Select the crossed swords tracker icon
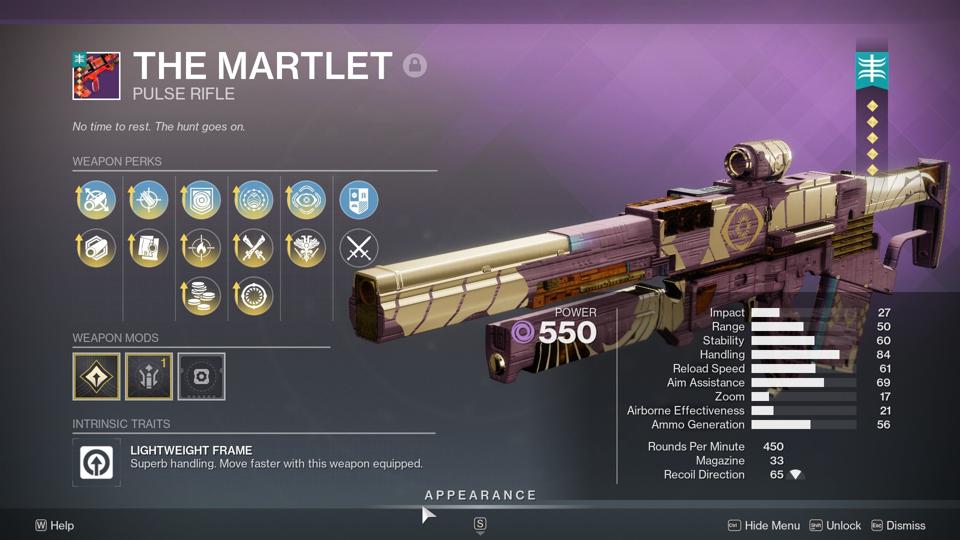This screenshot has height=540, width=960. pyautogui.click(x=358, y=247)
